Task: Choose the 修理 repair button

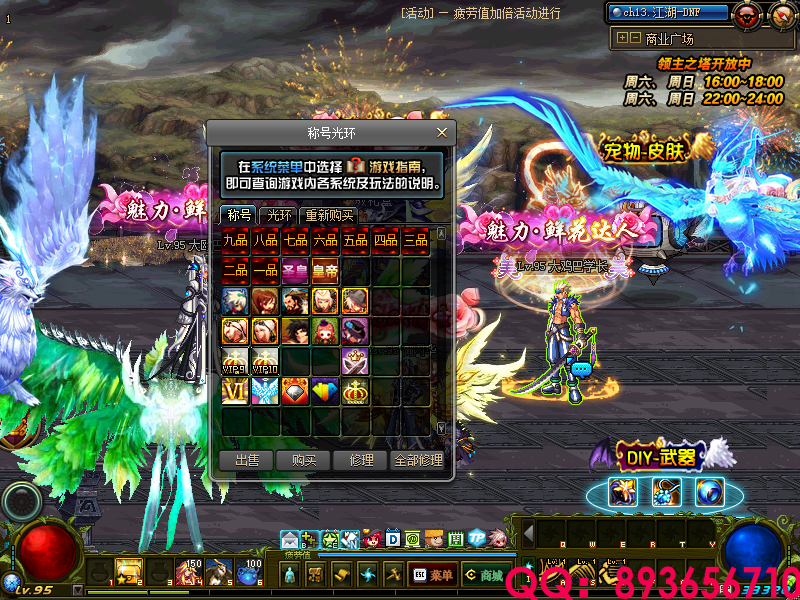Action: 361,460
